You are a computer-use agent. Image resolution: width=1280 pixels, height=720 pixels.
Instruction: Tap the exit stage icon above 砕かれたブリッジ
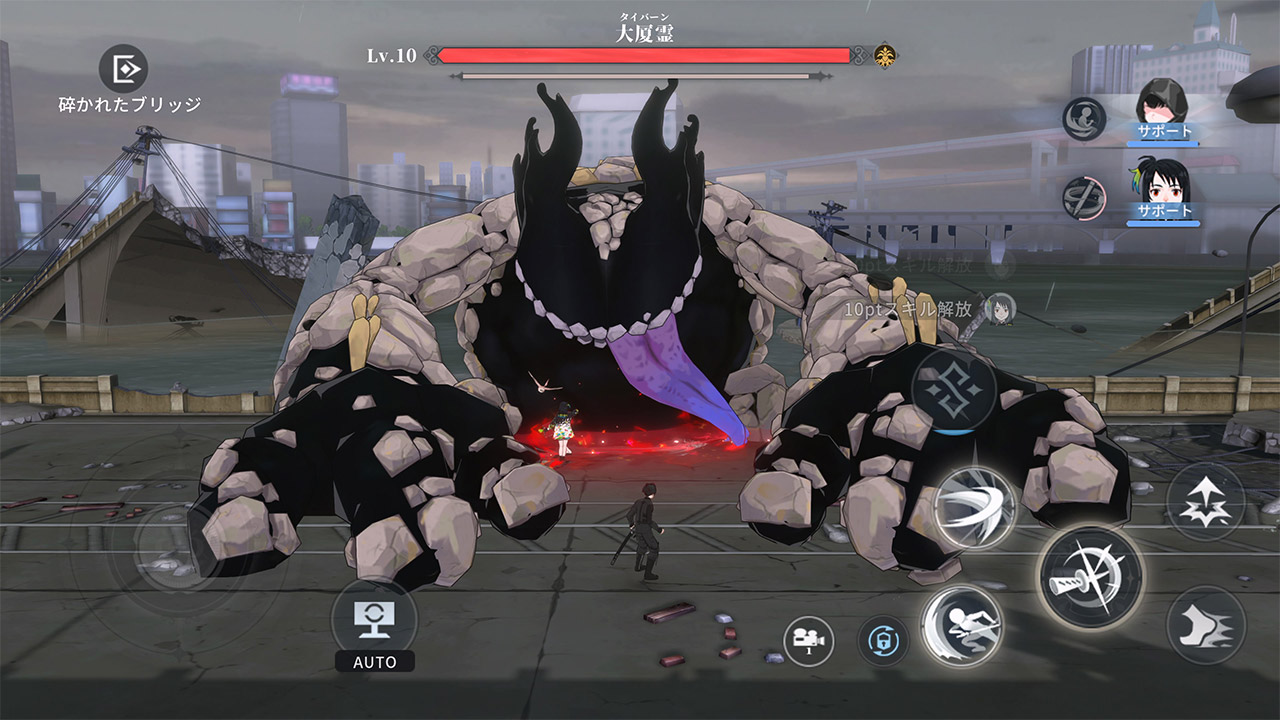pos(124,69)
